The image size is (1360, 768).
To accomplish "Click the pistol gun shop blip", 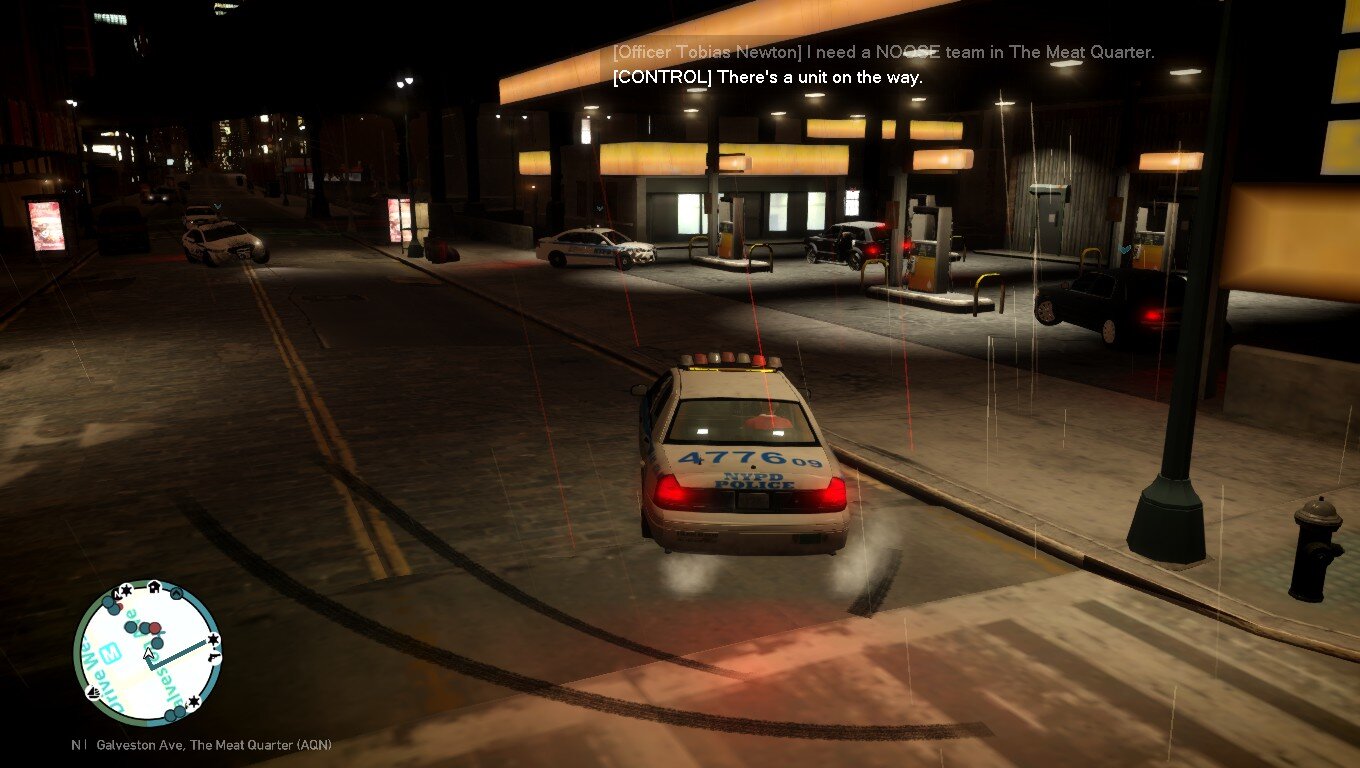I will (x=214, y=657).
